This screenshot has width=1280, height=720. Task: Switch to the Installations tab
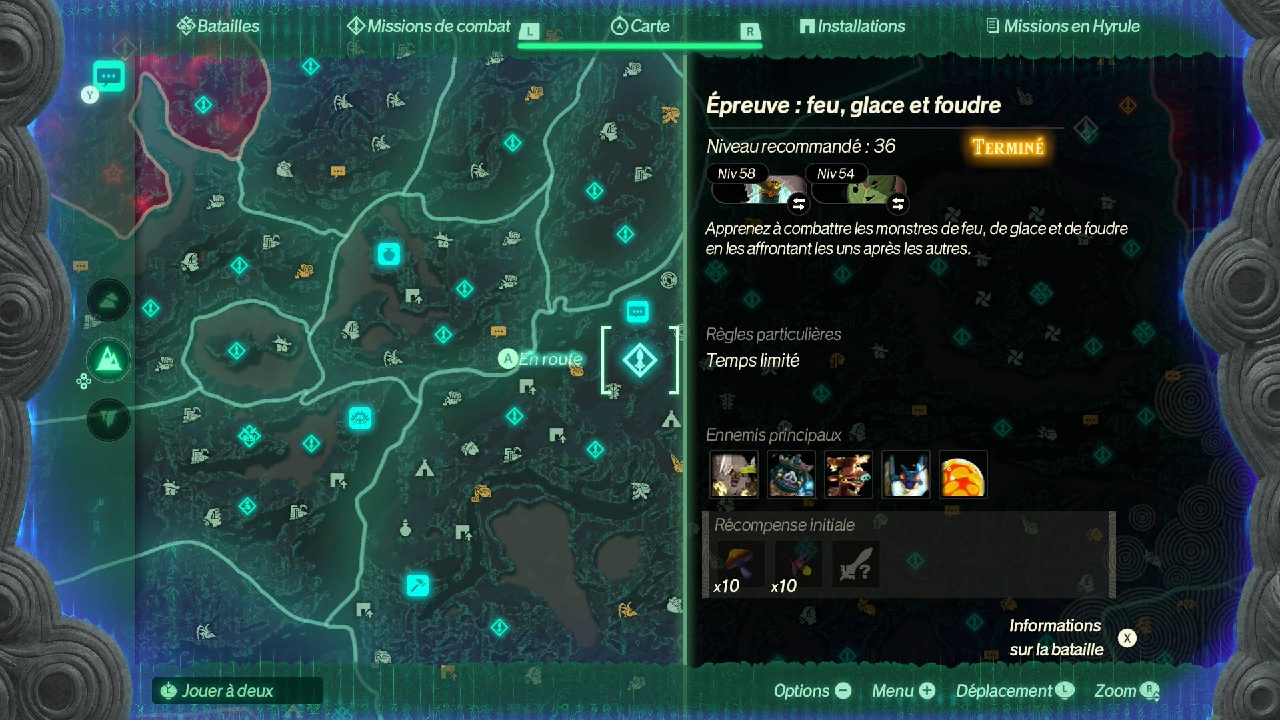coord(852,27)
